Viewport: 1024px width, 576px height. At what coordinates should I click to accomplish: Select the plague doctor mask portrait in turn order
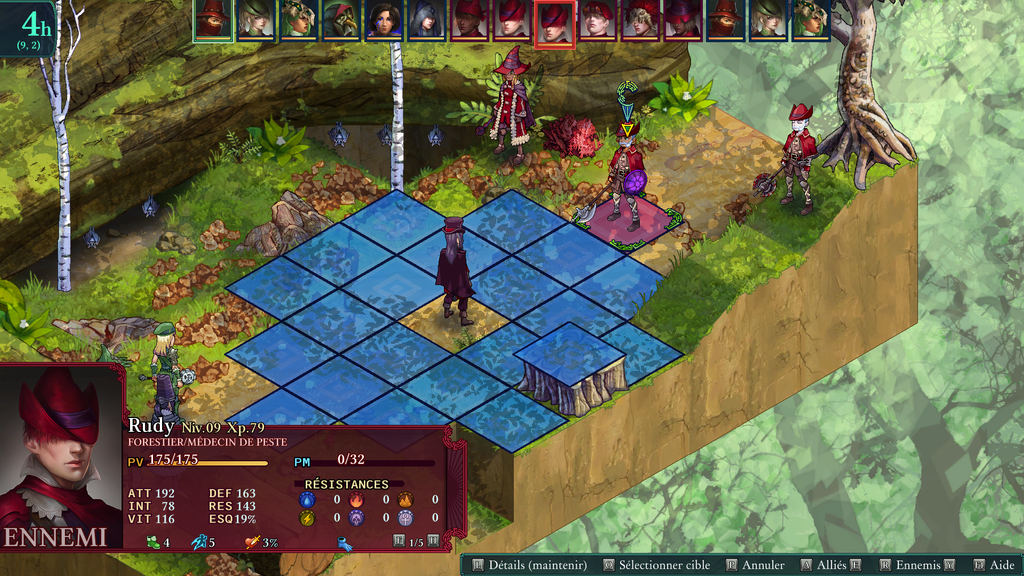pyautogui.click(x=339, y=20)
